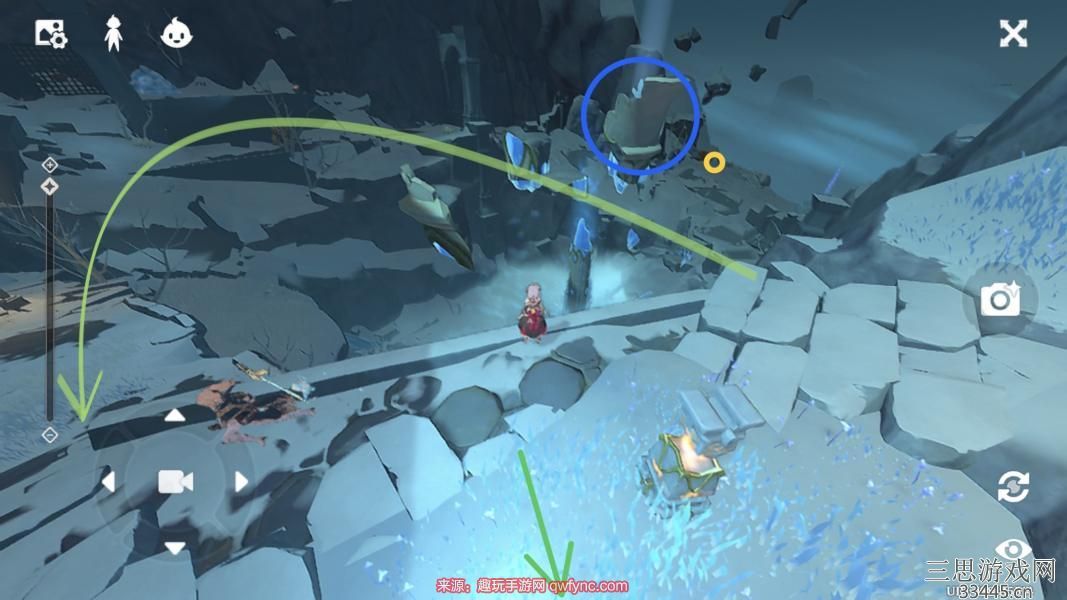Viewport: 1067px width, 600px height.
Task: Open the facial expression options
Action: pyautogui.click(x=177, y=34)
